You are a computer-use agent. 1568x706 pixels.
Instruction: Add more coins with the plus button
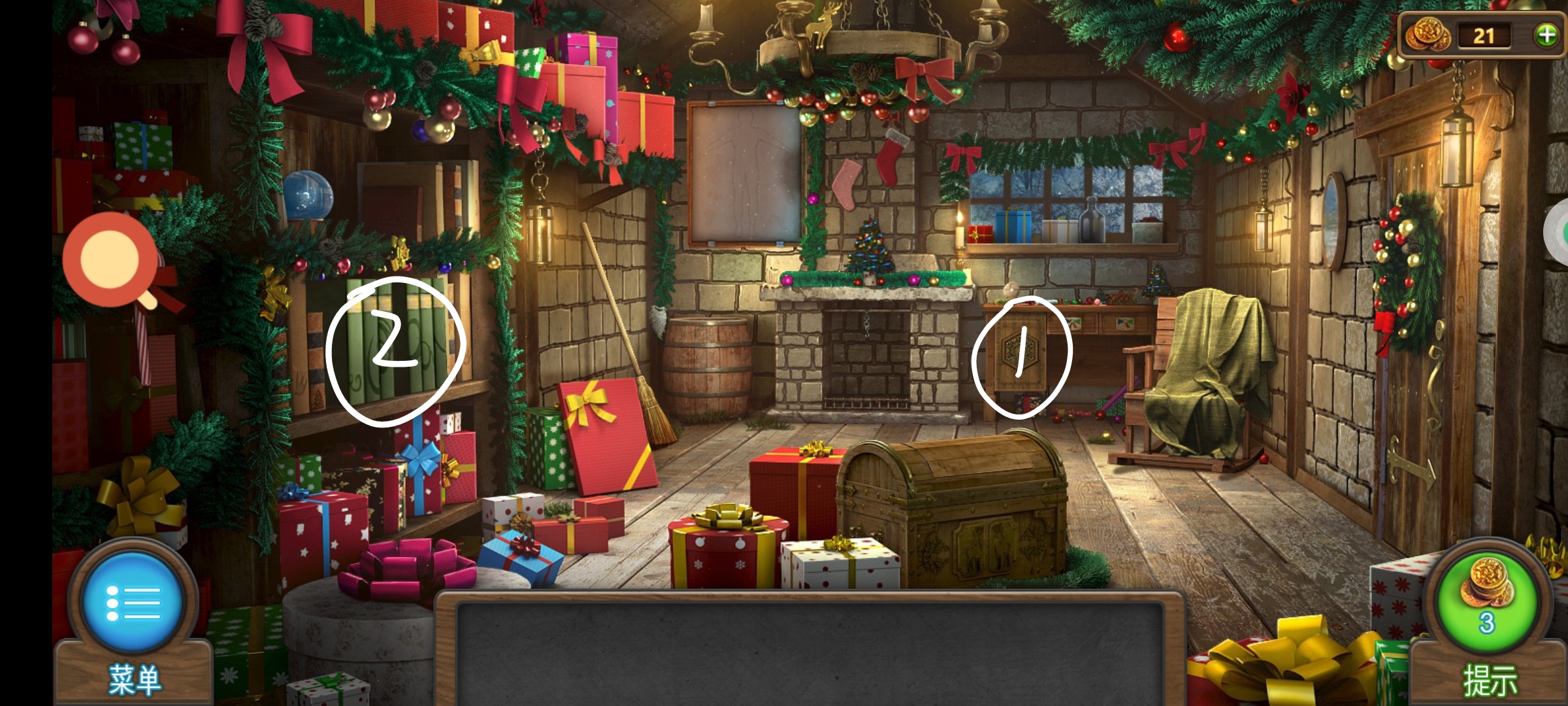coord(1546,35)
